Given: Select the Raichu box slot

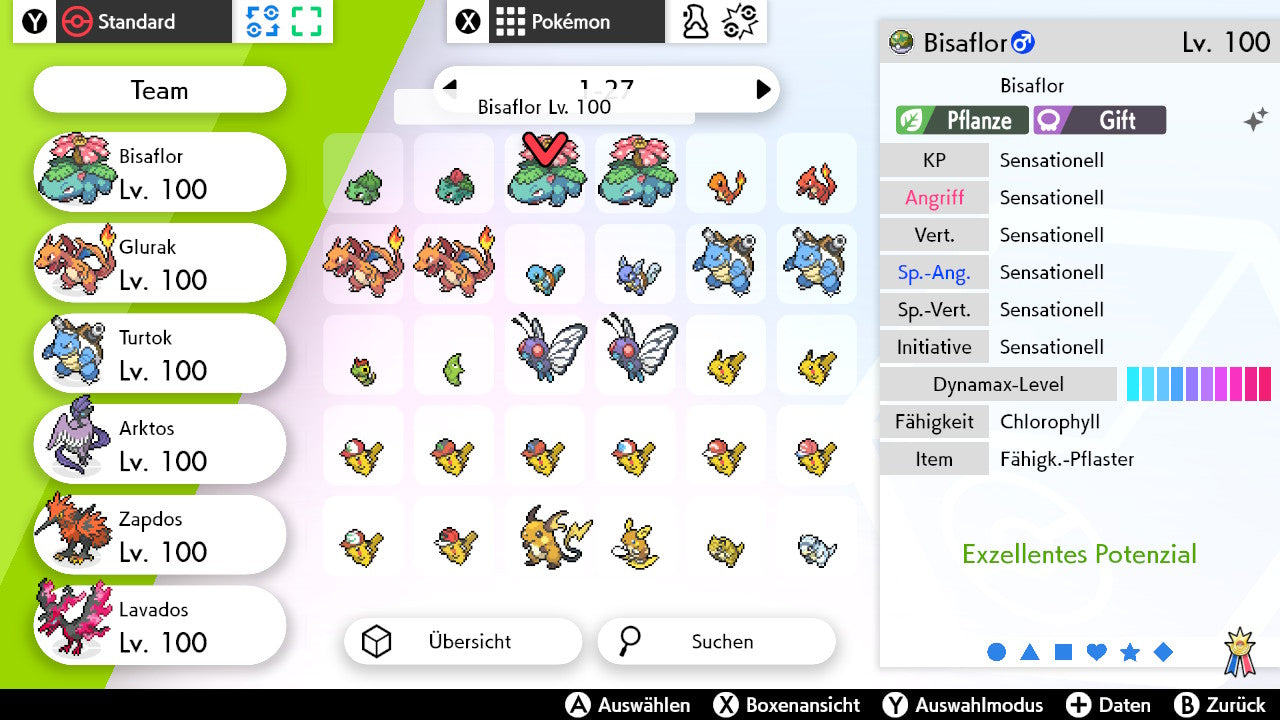Looking at the screenshot, I should click(x=543, y=537).
